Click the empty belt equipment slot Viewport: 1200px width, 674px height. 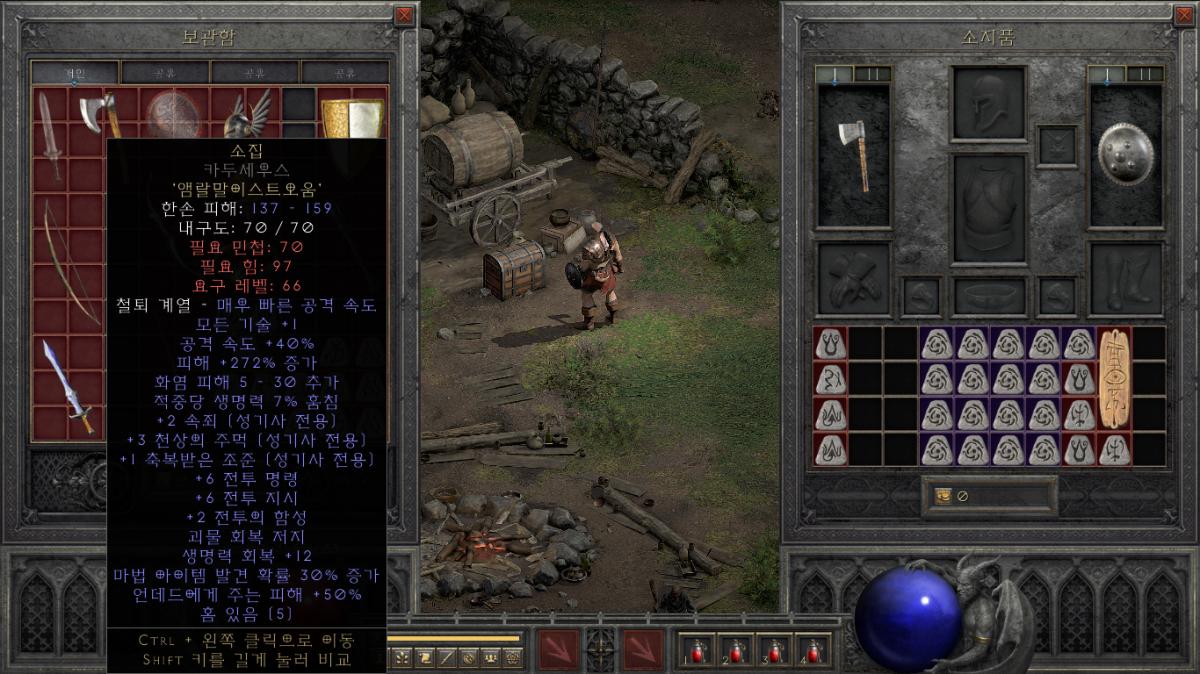point(989,296)
